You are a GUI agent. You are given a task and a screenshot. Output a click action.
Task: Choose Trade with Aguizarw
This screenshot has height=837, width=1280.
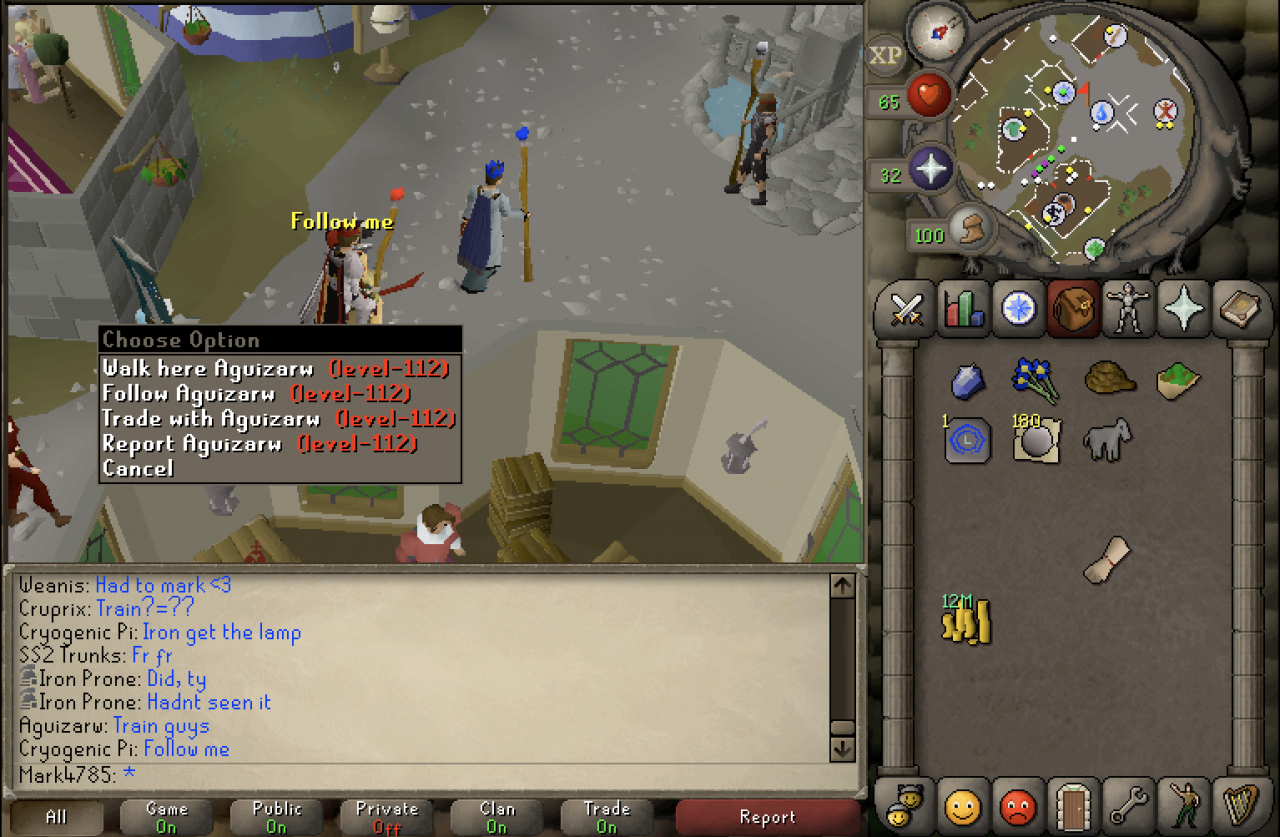coord(210,418)
